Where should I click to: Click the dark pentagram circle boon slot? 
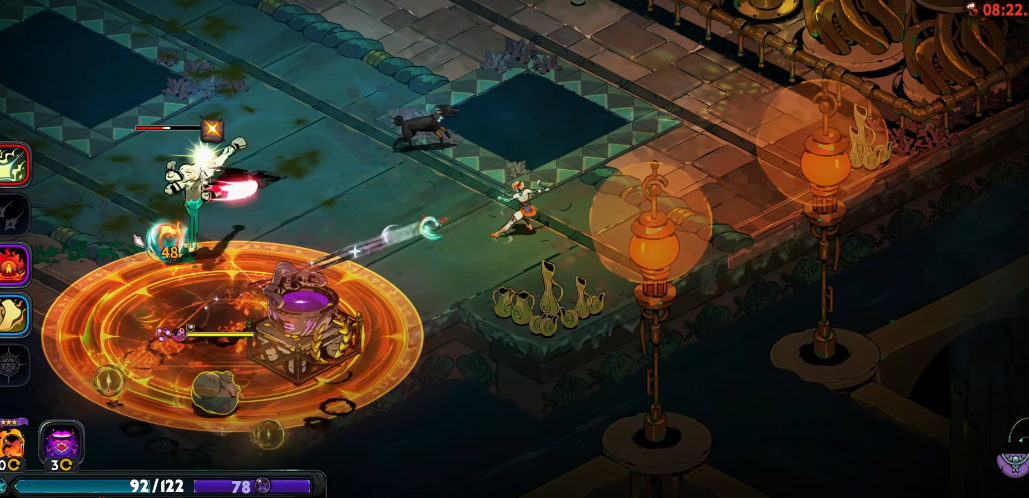(13, 364)
